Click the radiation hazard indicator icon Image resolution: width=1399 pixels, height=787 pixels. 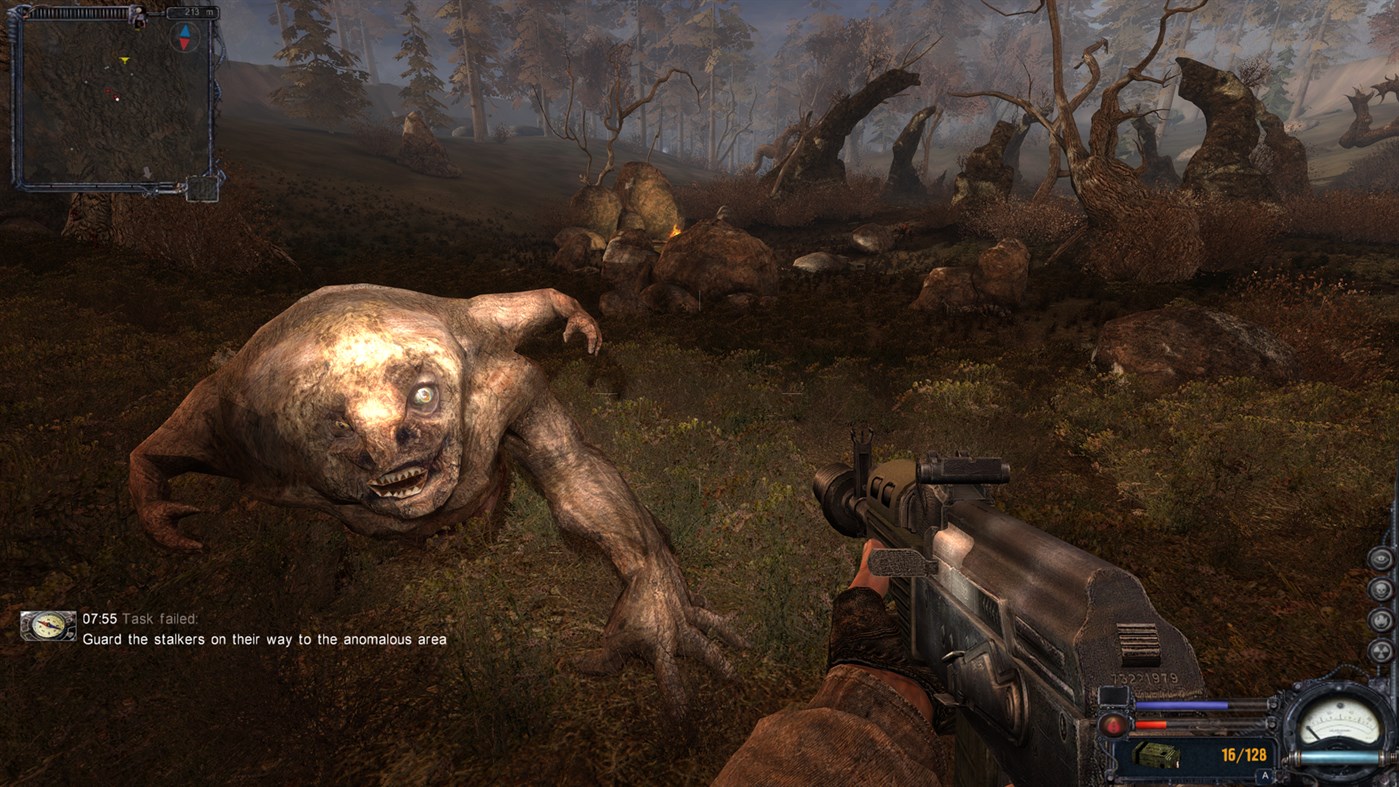pyautogui.click(x=1381, y=651)
